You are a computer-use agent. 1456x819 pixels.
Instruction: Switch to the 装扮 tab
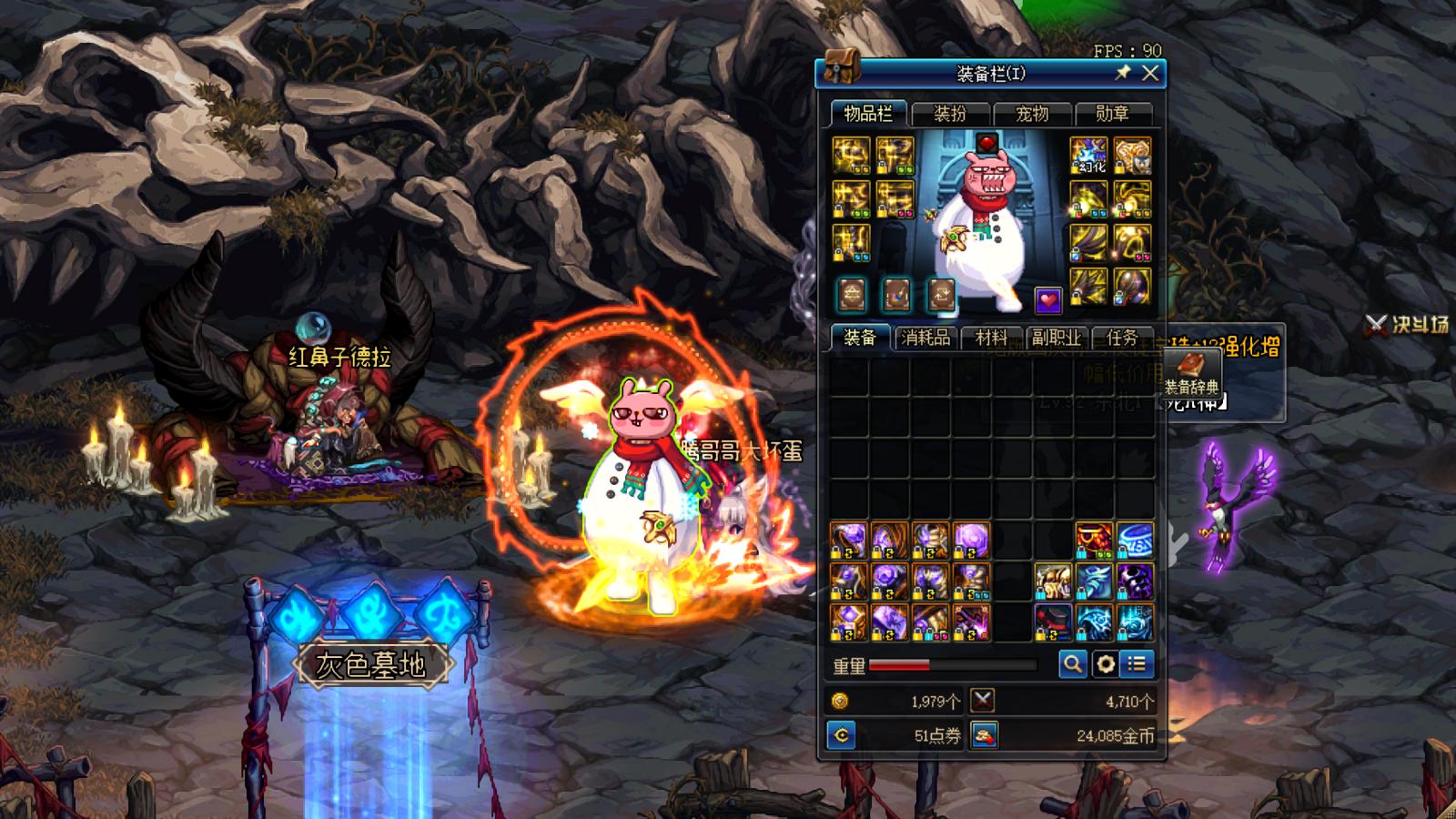tap(949, 114)
